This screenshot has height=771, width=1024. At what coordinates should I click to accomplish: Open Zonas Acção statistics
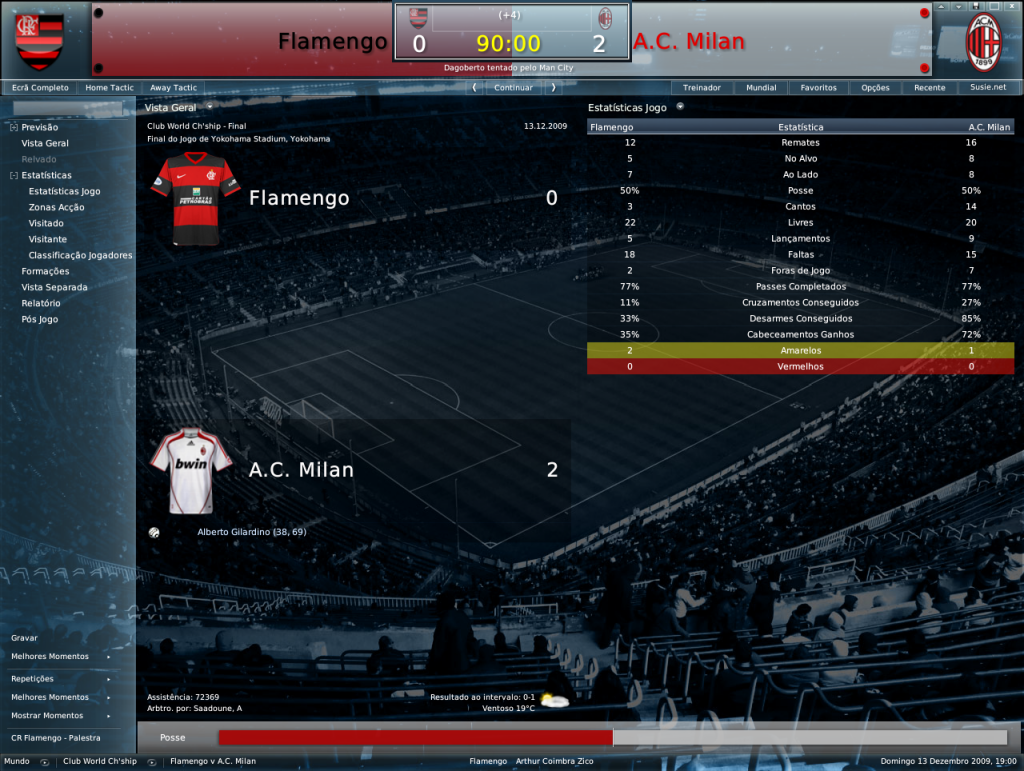pyautogui.click(x=57, y=207)
